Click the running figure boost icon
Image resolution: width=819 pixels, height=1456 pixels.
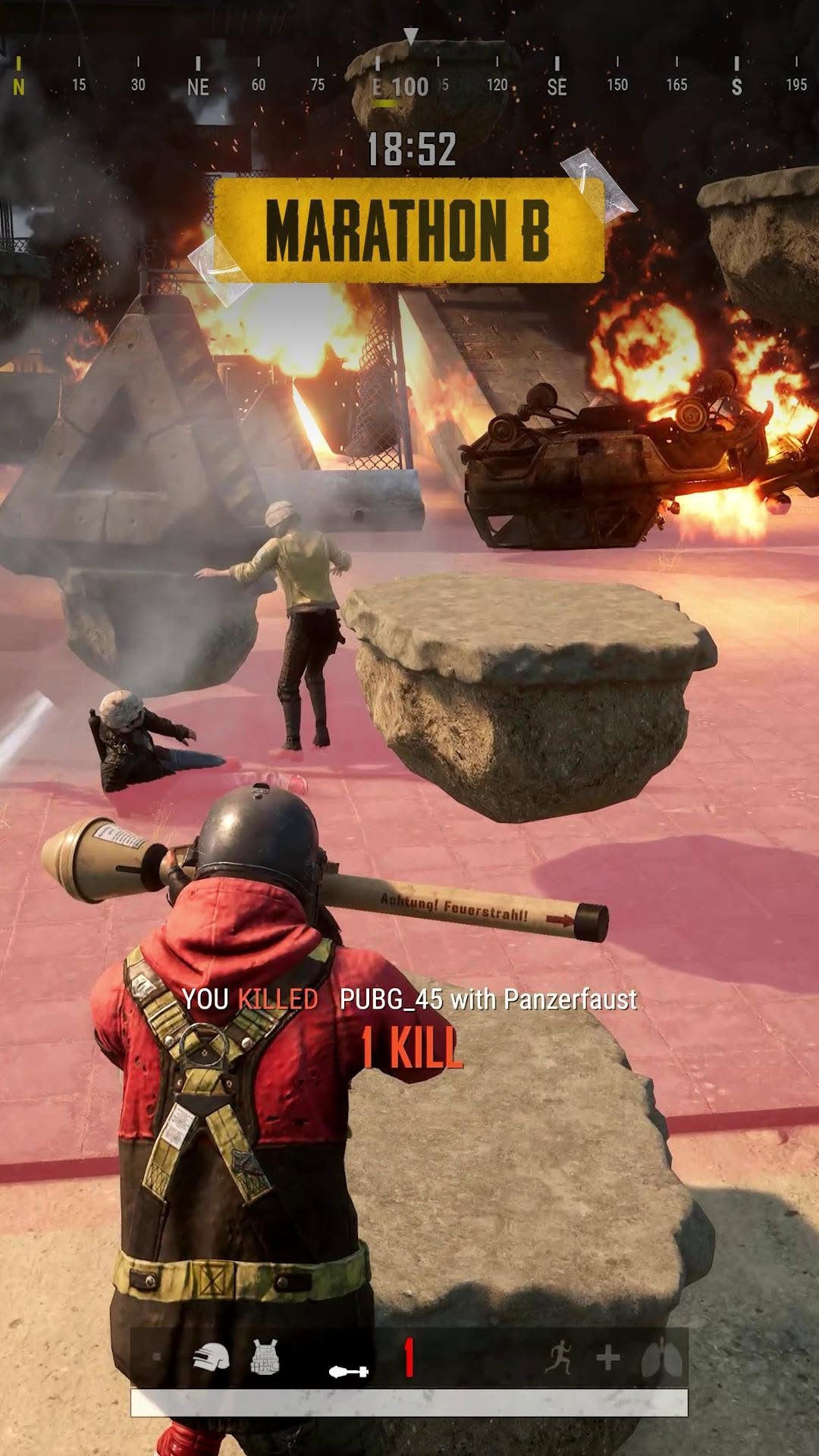558,1357
